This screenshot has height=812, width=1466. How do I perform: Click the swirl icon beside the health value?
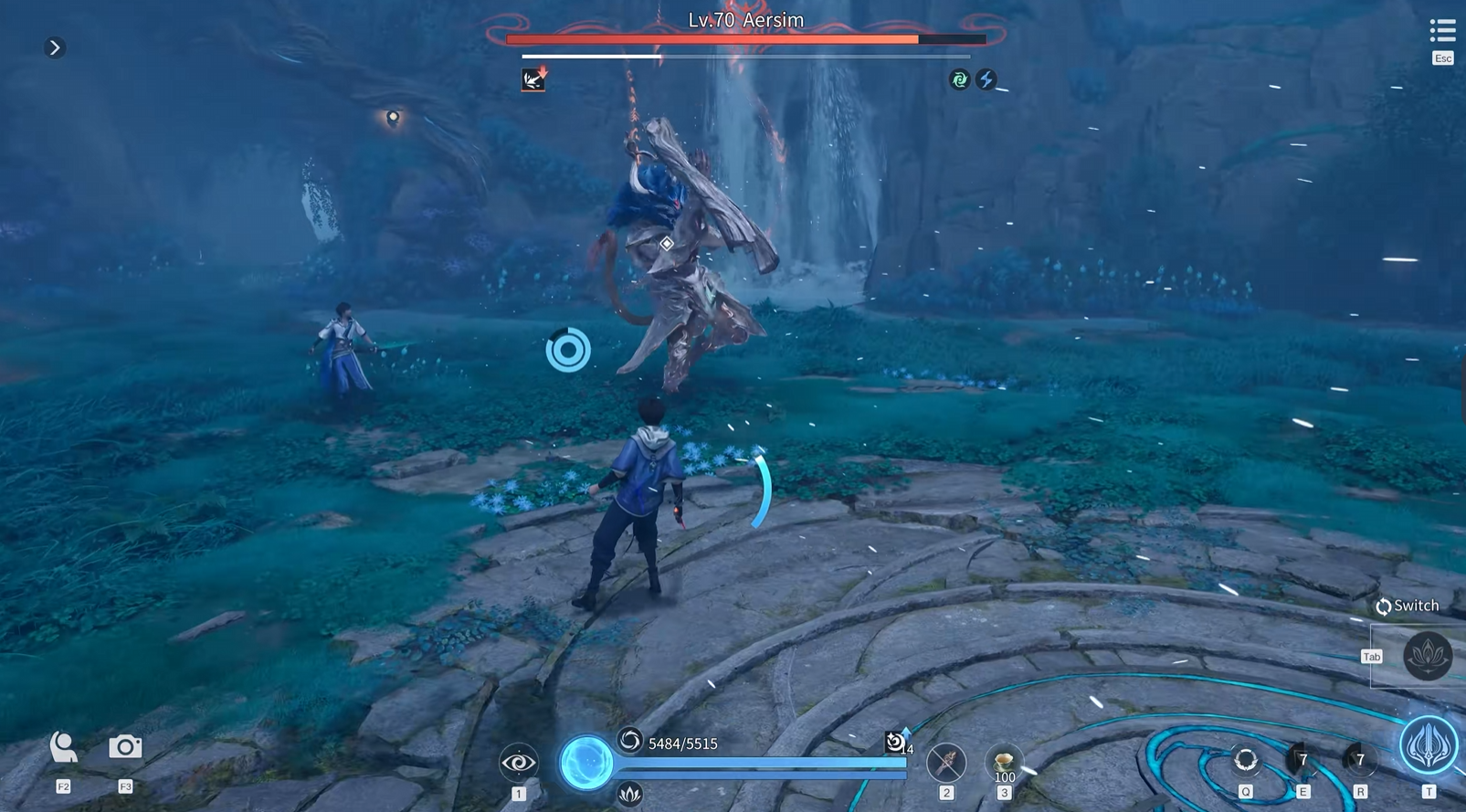pyautogui.click(x=630, y=740)
